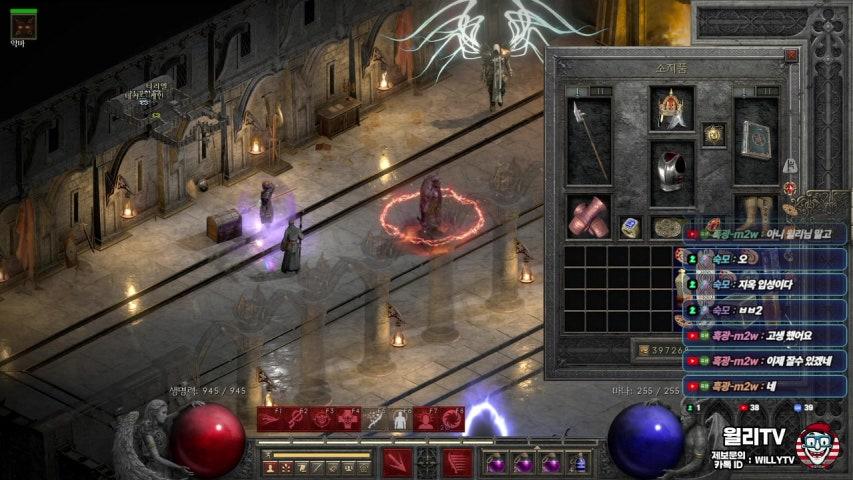
Task: Select the equipped spear weapon slot
Action: click(x=589, y=141)
